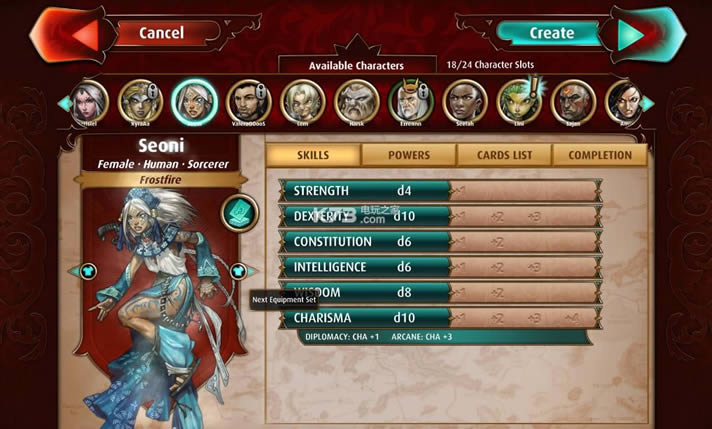Click the Next Equipment Set shirt arrow

238,271
